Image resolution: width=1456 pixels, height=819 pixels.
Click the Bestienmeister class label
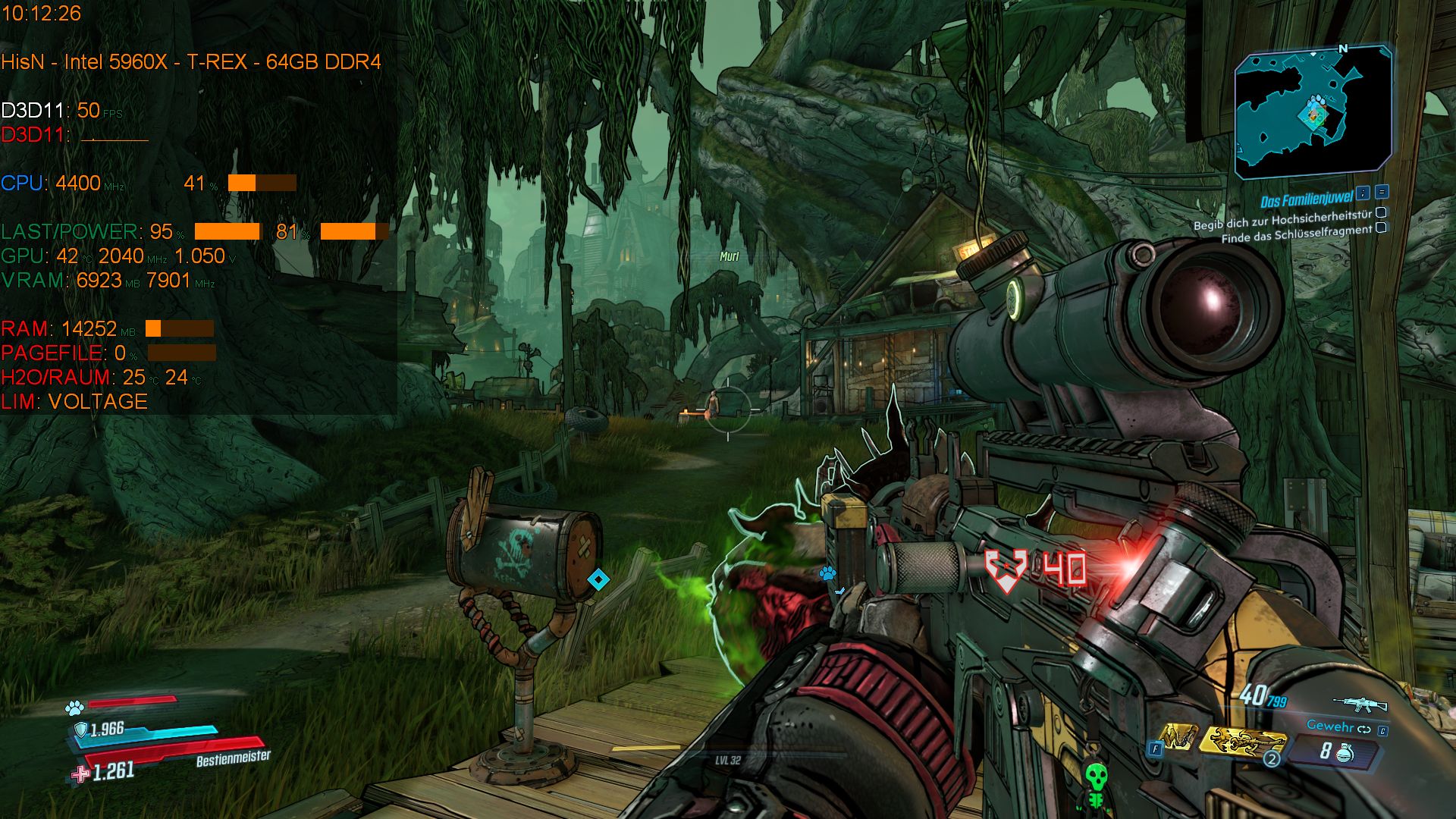coord(233,758)
